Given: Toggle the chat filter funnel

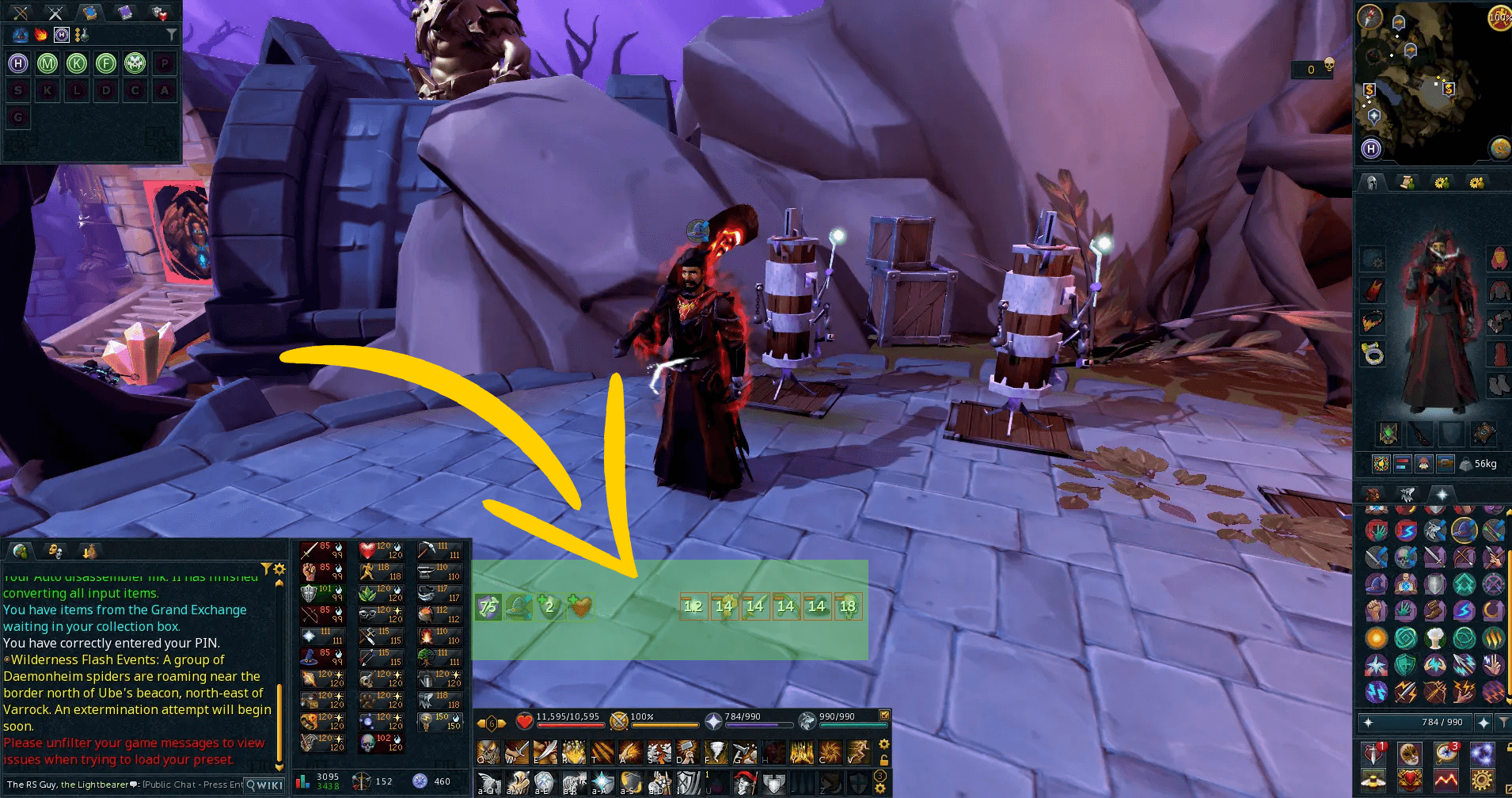Looking at the screenshot, I should tap(266, 567).
